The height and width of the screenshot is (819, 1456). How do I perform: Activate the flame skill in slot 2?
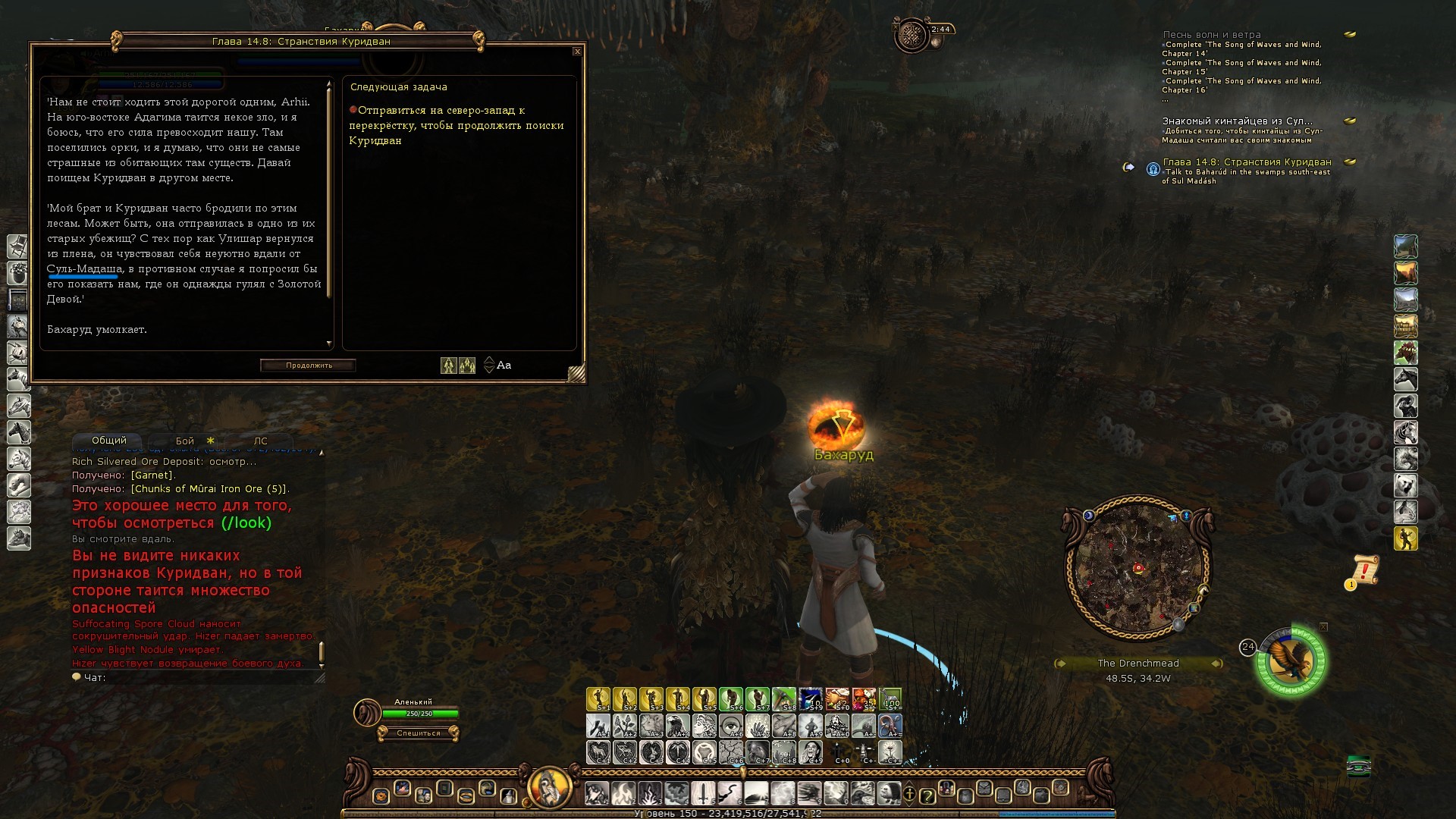pos(623,794)
